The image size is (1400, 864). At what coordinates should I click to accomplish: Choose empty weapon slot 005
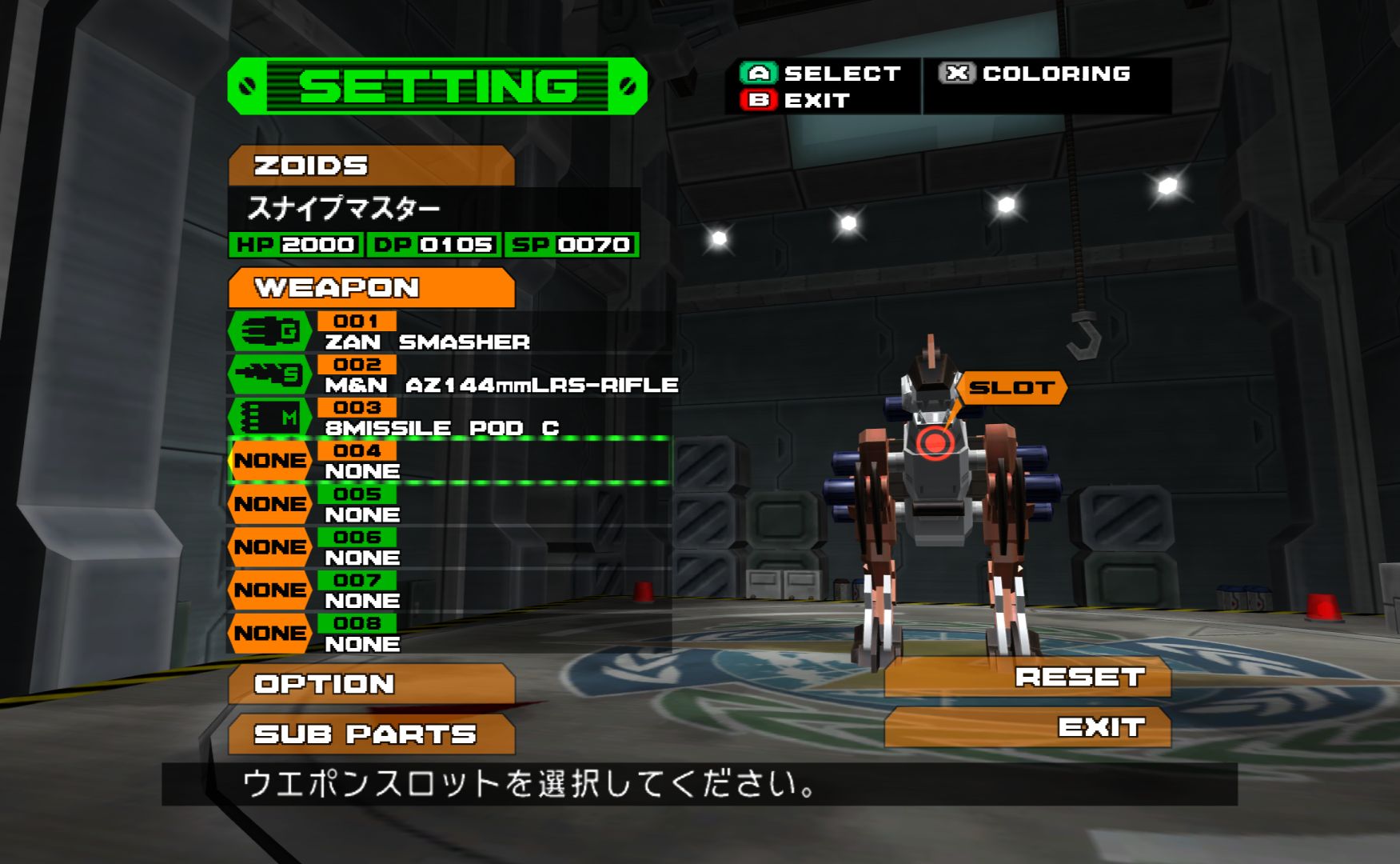(x=448, y=505)
